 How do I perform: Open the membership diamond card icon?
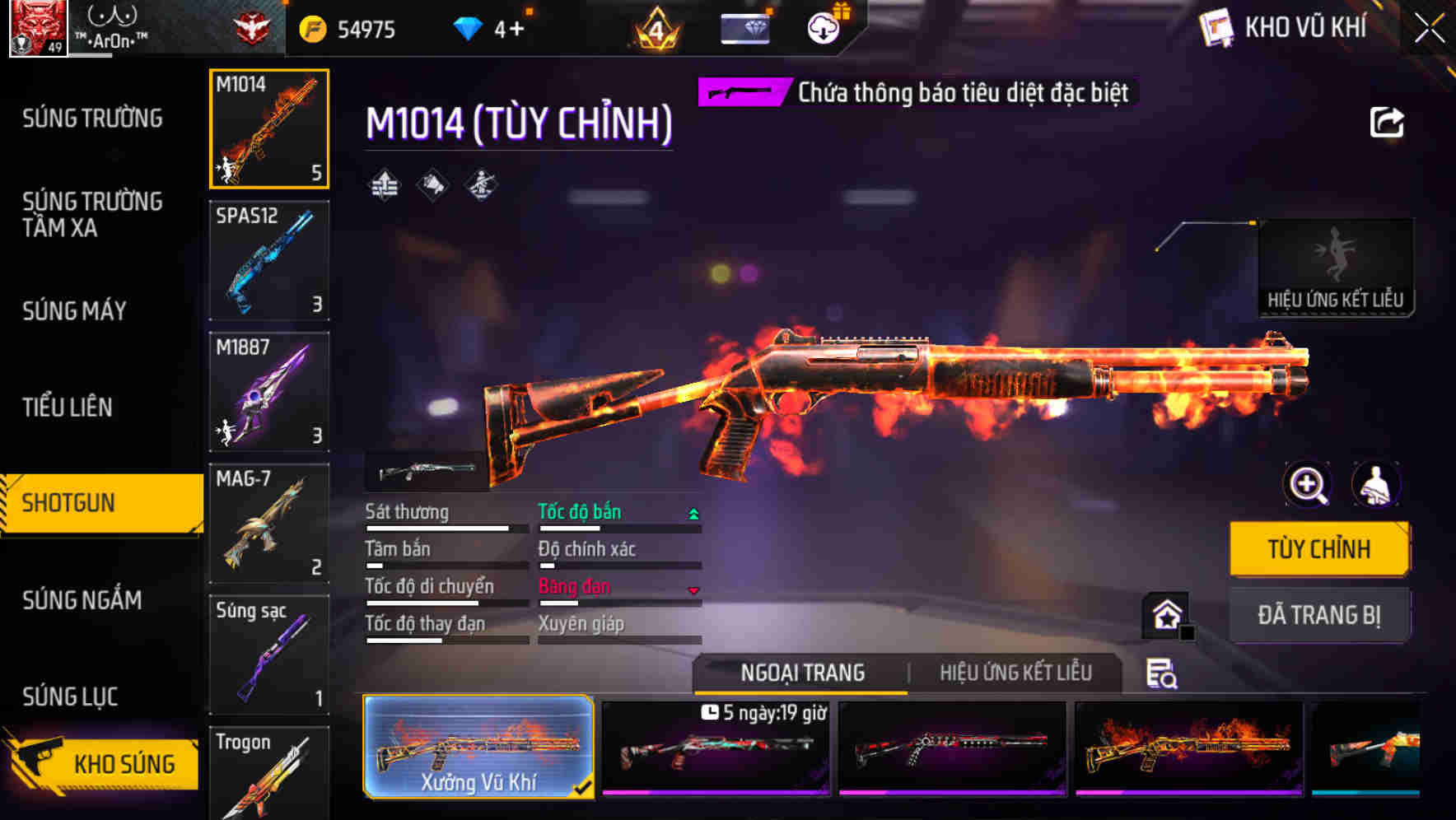pyautogui.click(x=744, y=27)
